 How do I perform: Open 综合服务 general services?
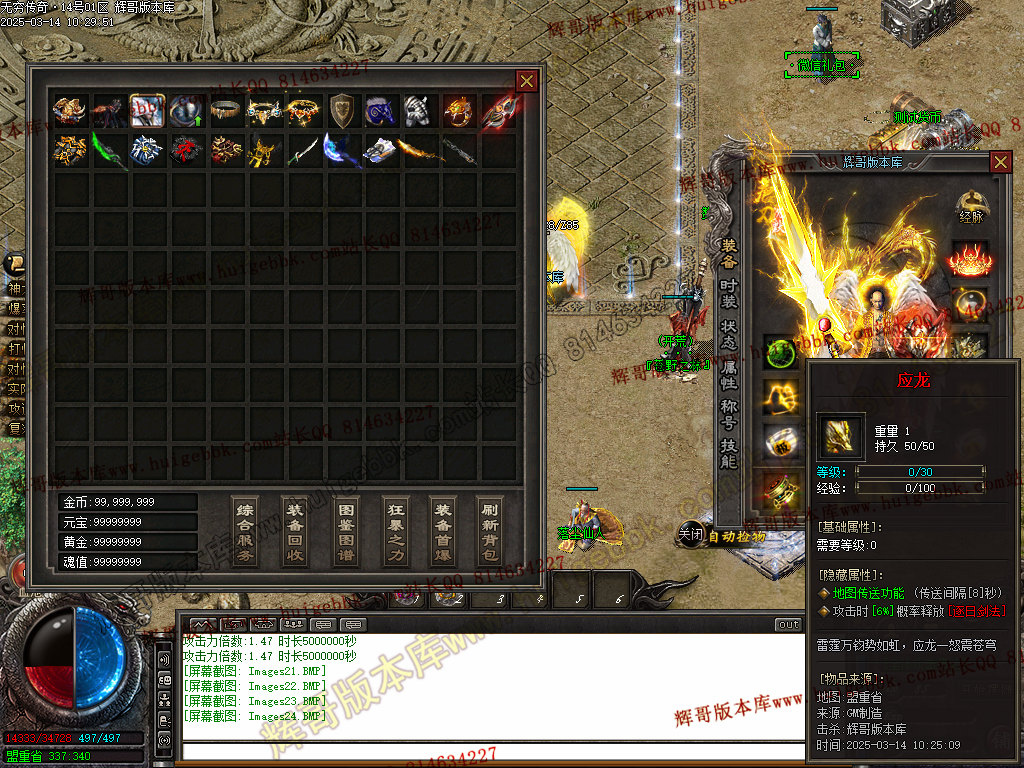(245, 531)
